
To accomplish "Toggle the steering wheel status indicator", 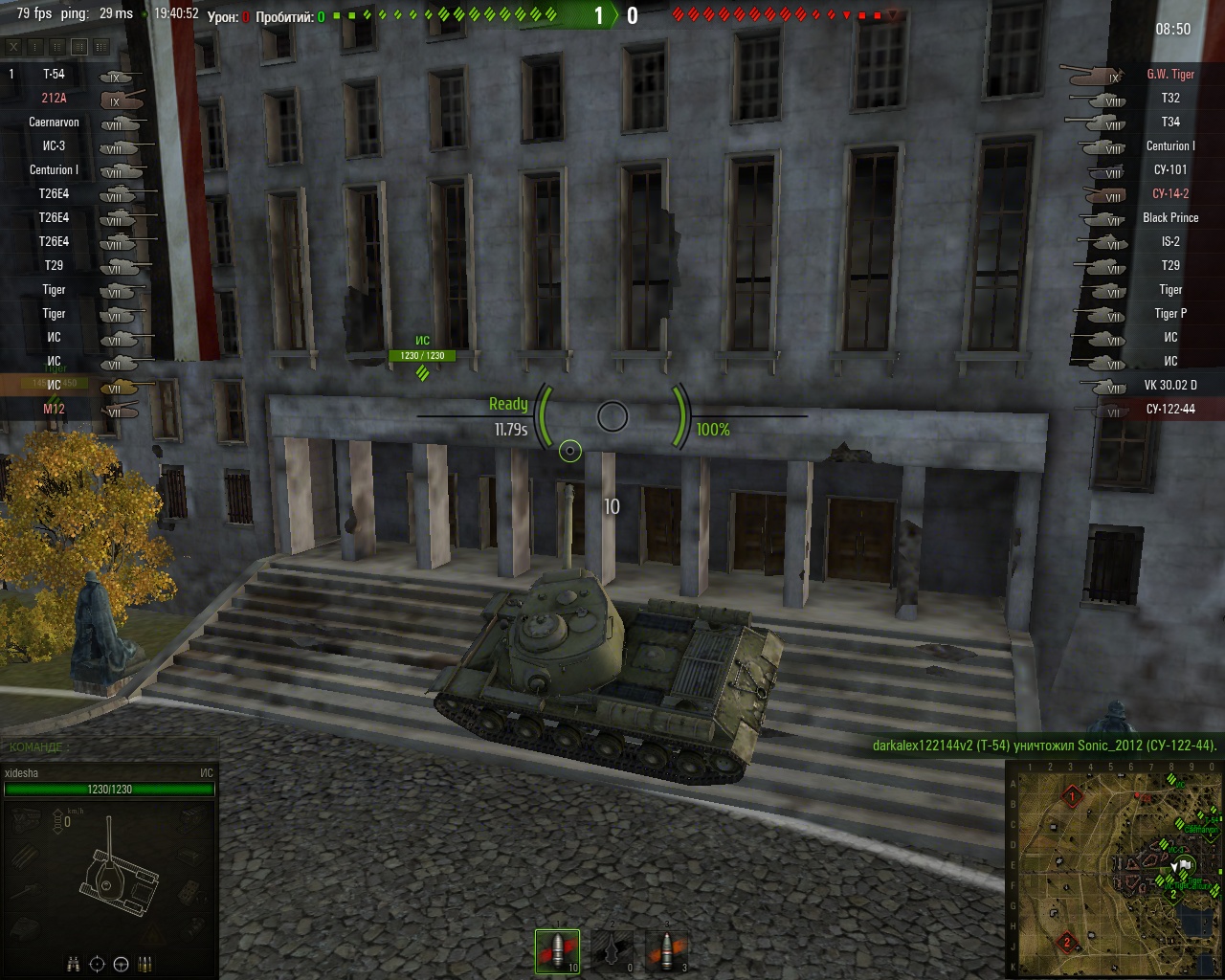I will click(122, 964).
